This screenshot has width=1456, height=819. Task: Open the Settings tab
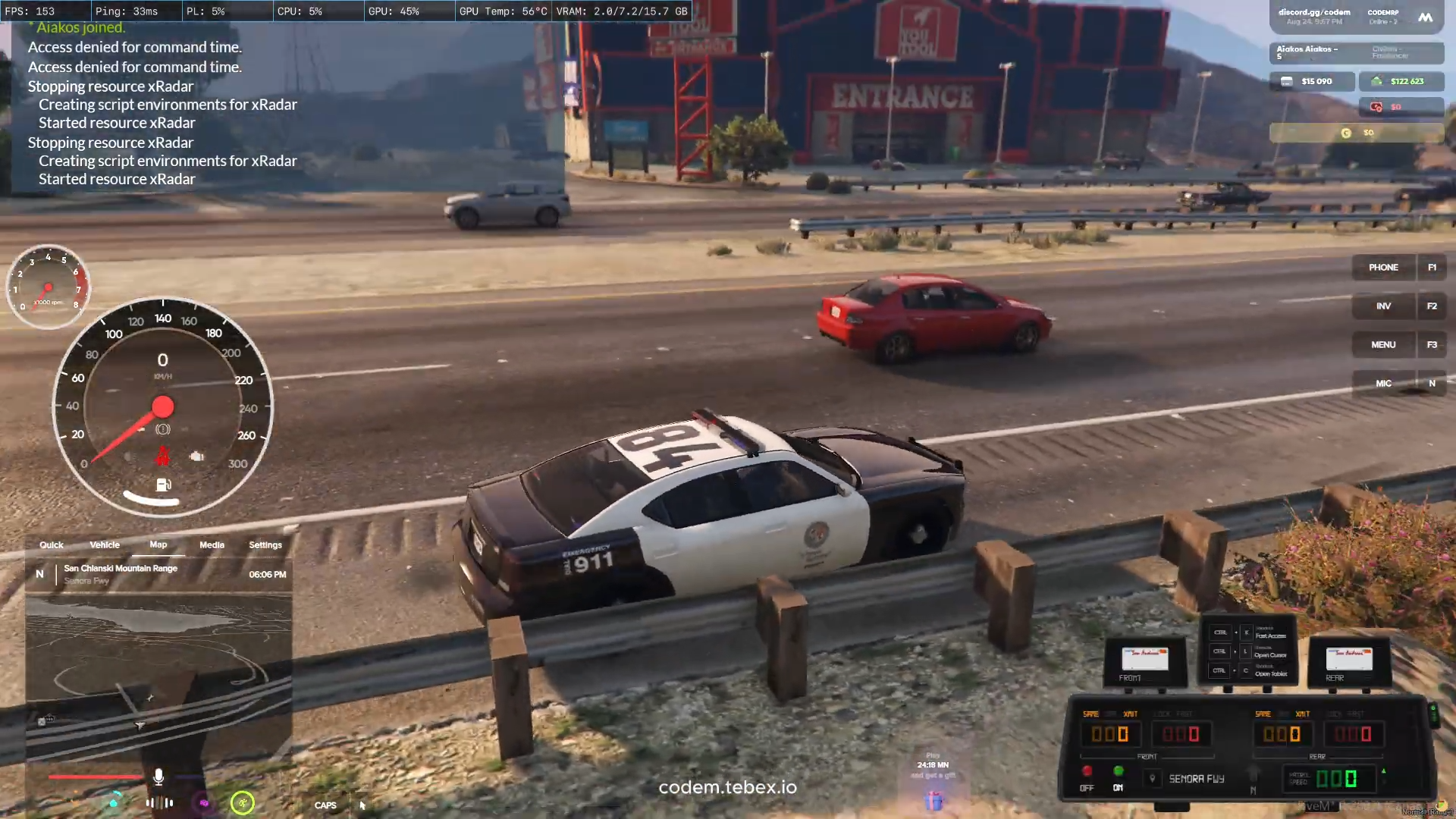265,544
